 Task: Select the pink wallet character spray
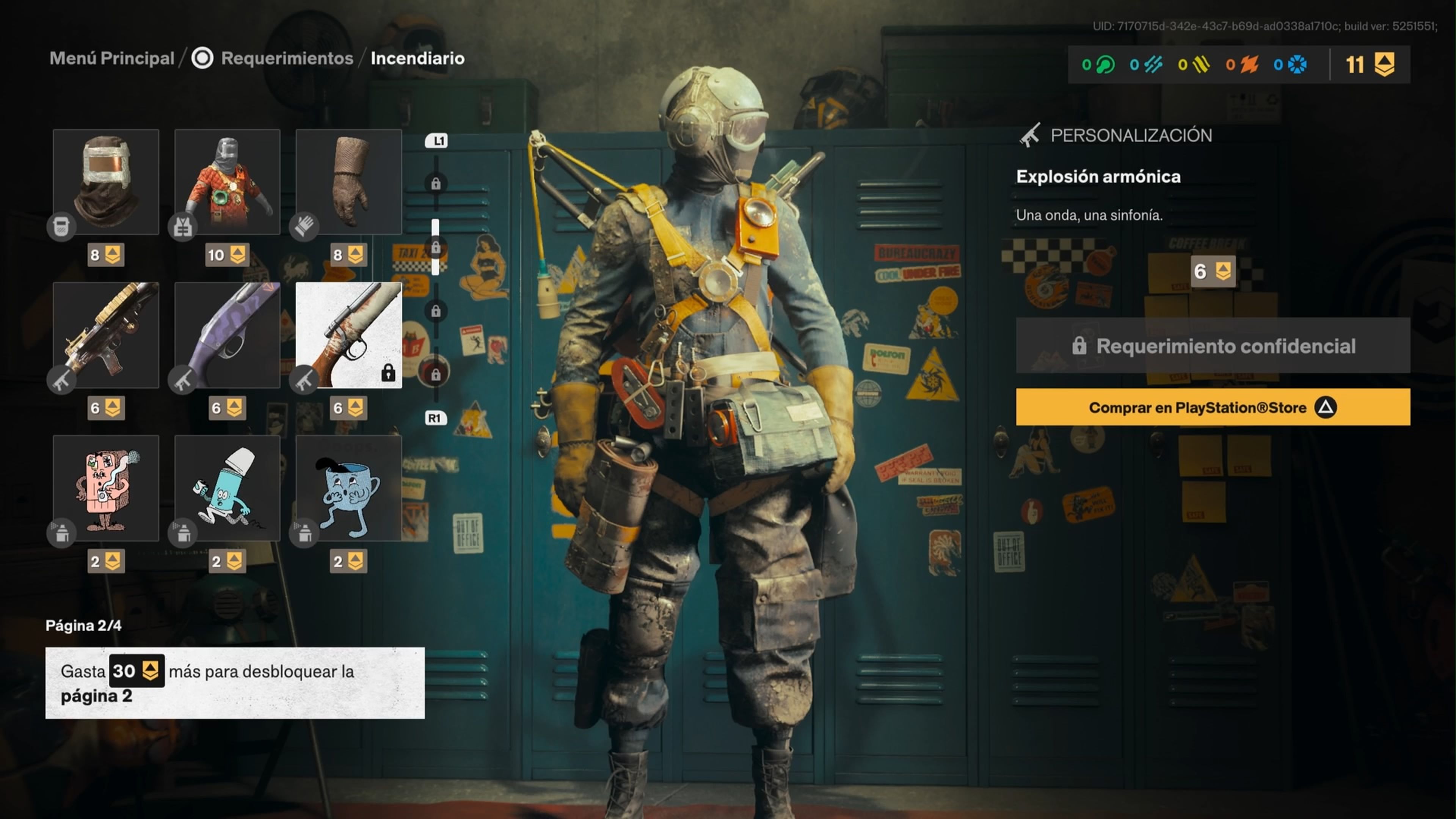(x=106, y=488)
